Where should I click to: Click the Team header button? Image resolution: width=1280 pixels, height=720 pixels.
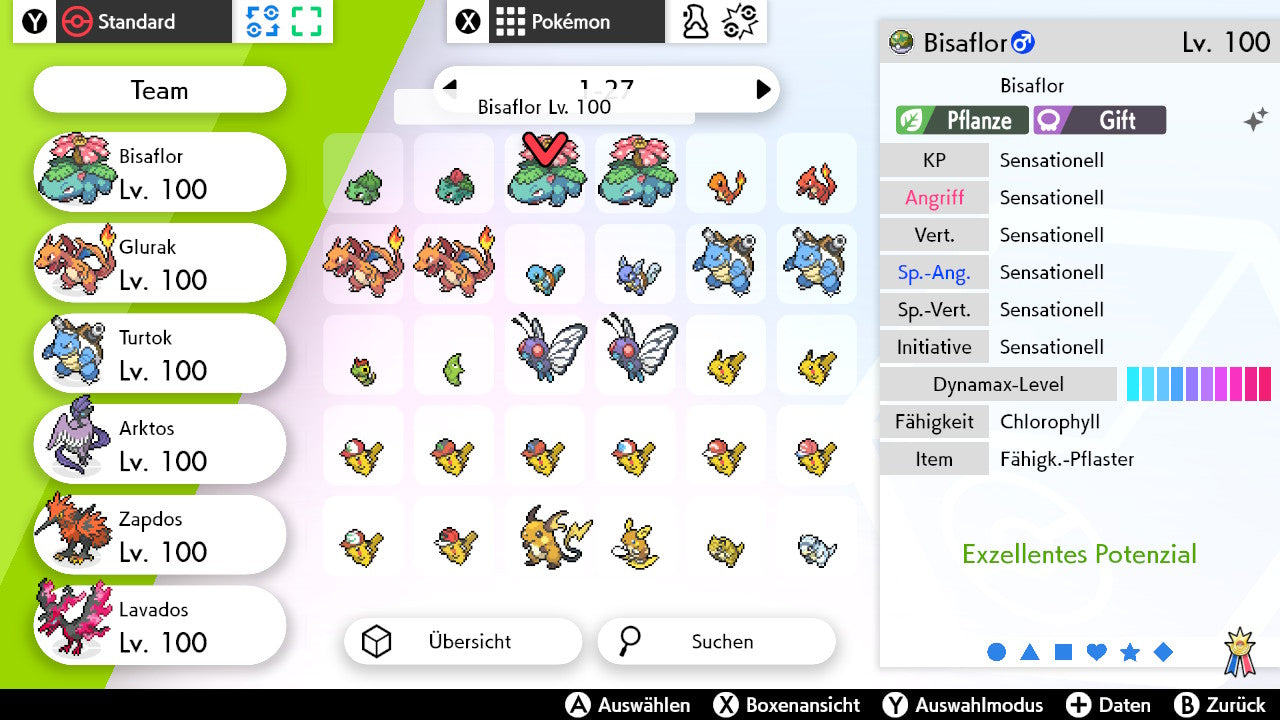click(160, 91)
